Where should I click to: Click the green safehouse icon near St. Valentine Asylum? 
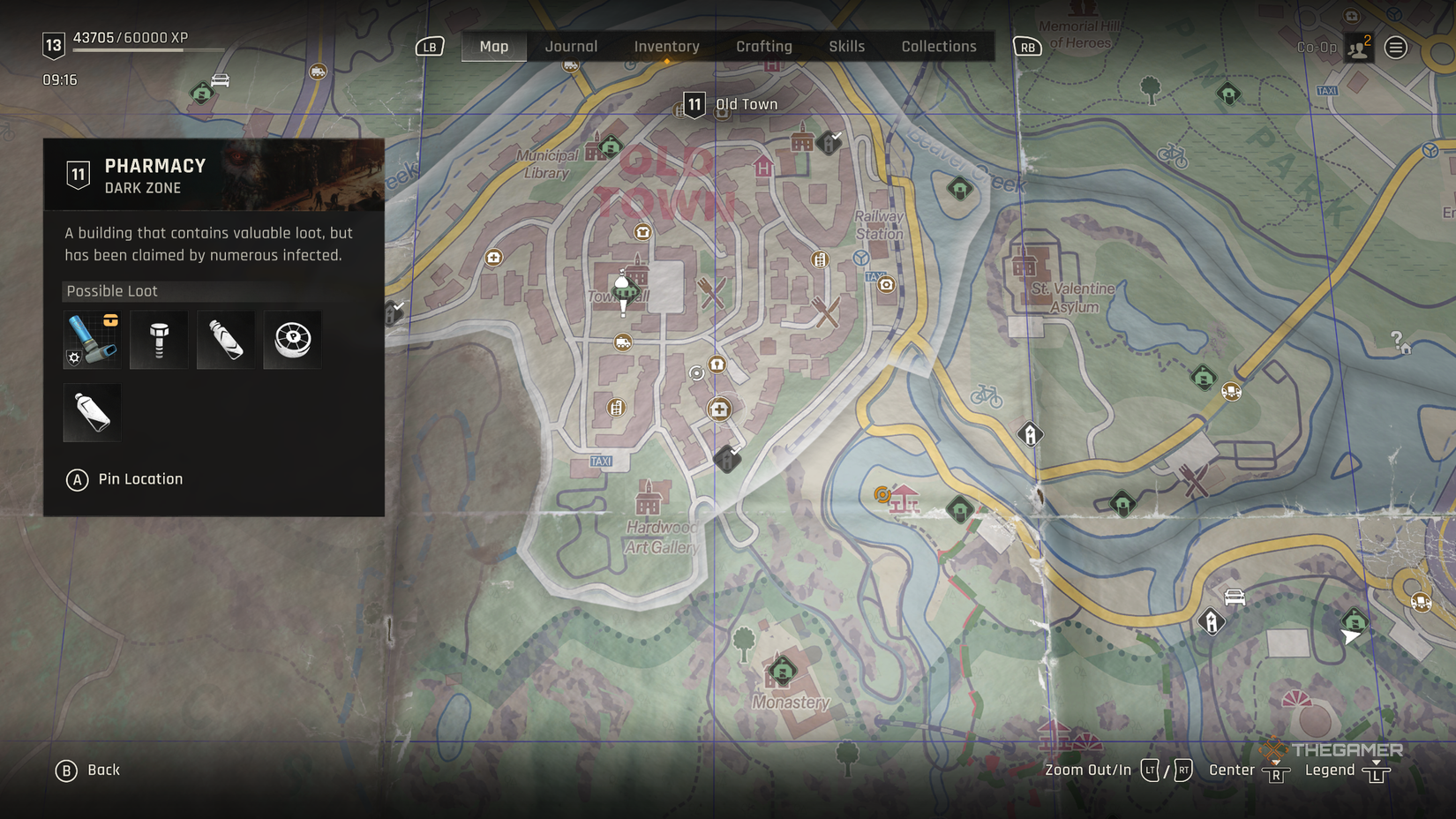pos(1203,377)
